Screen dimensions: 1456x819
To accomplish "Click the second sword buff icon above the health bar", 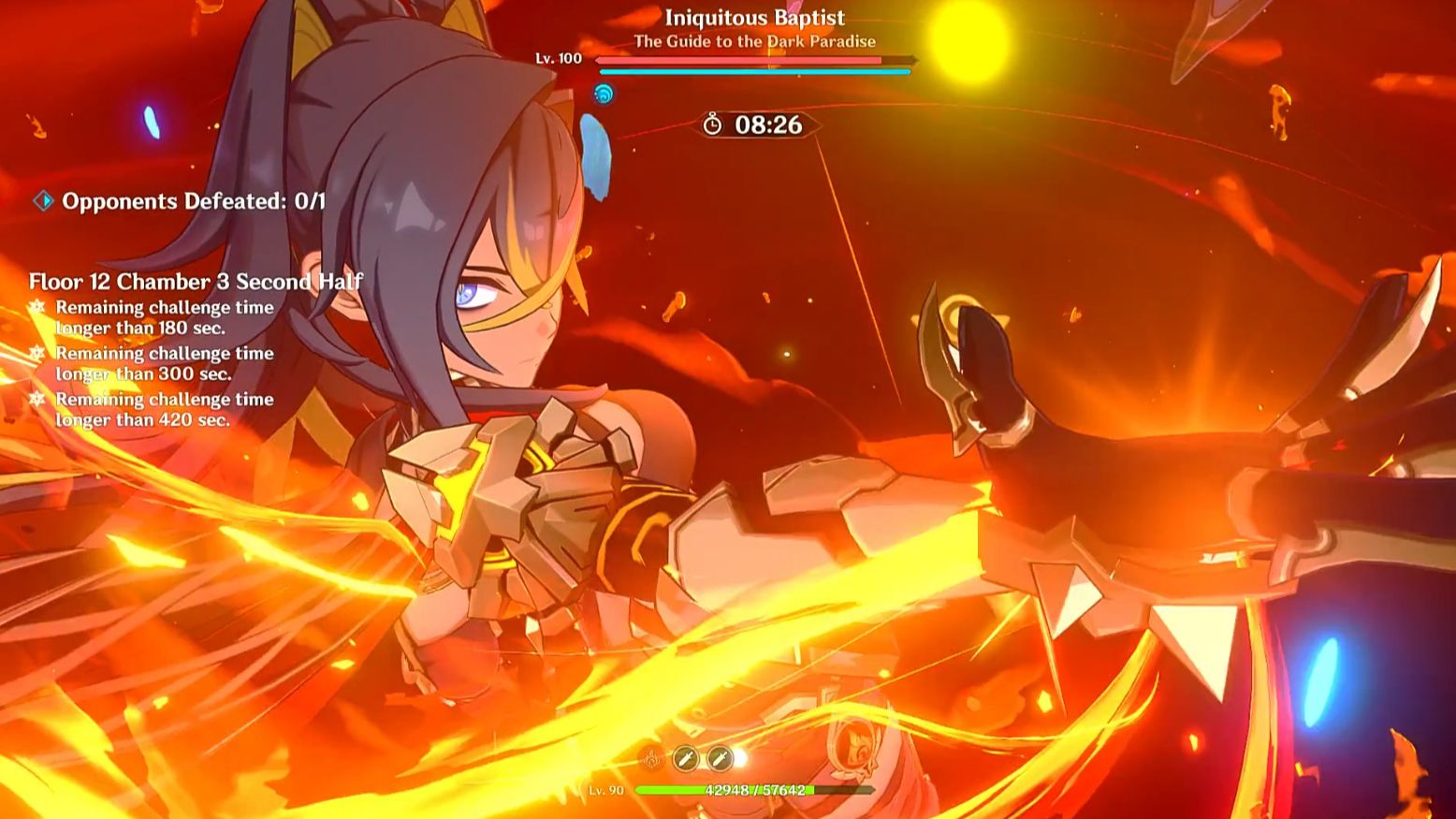I will [x=721, y=759].
